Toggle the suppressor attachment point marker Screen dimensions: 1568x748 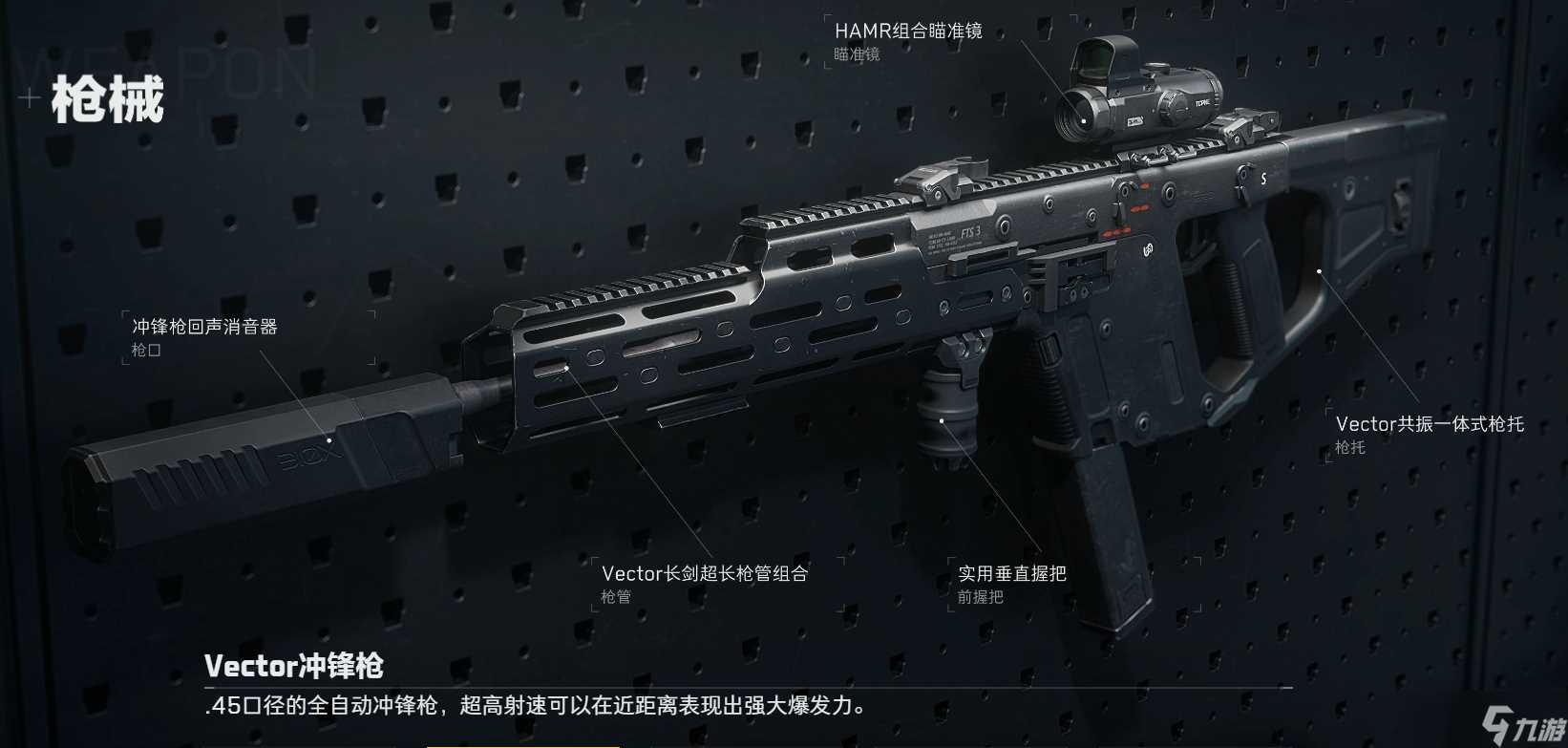[329, 441]
